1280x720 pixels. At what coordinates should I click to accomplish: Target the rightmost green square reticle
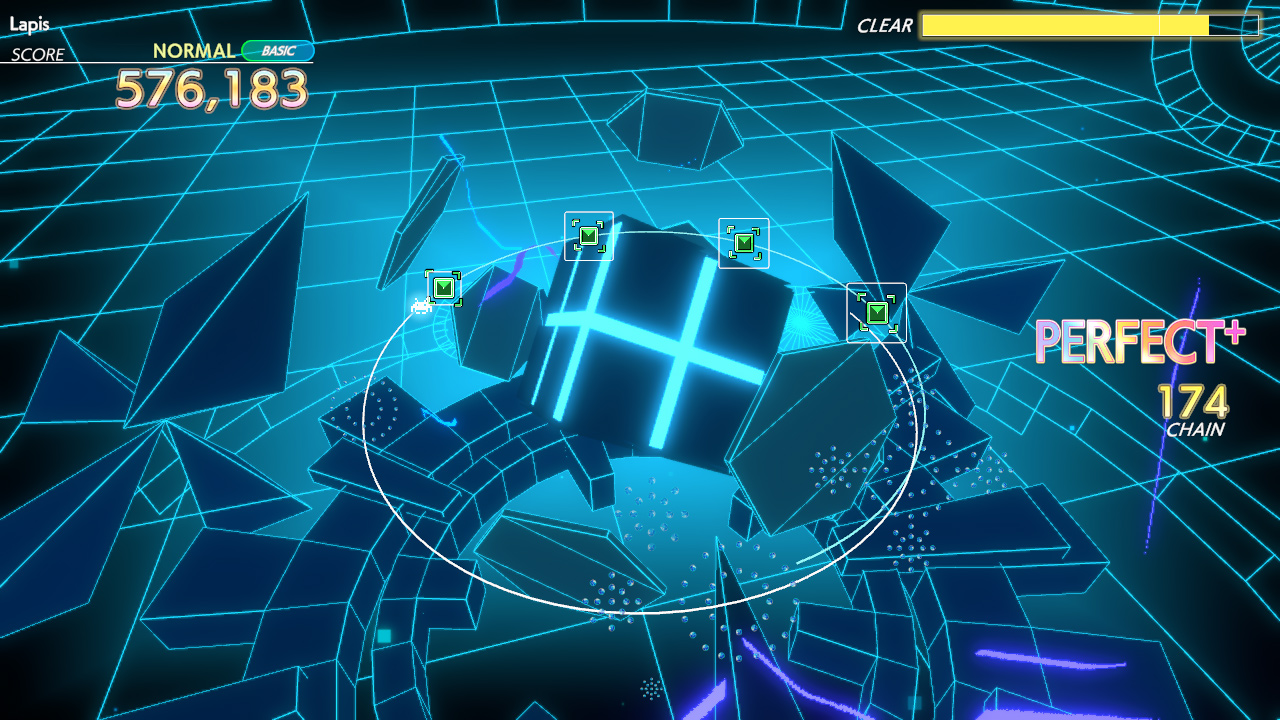point(875,312)
